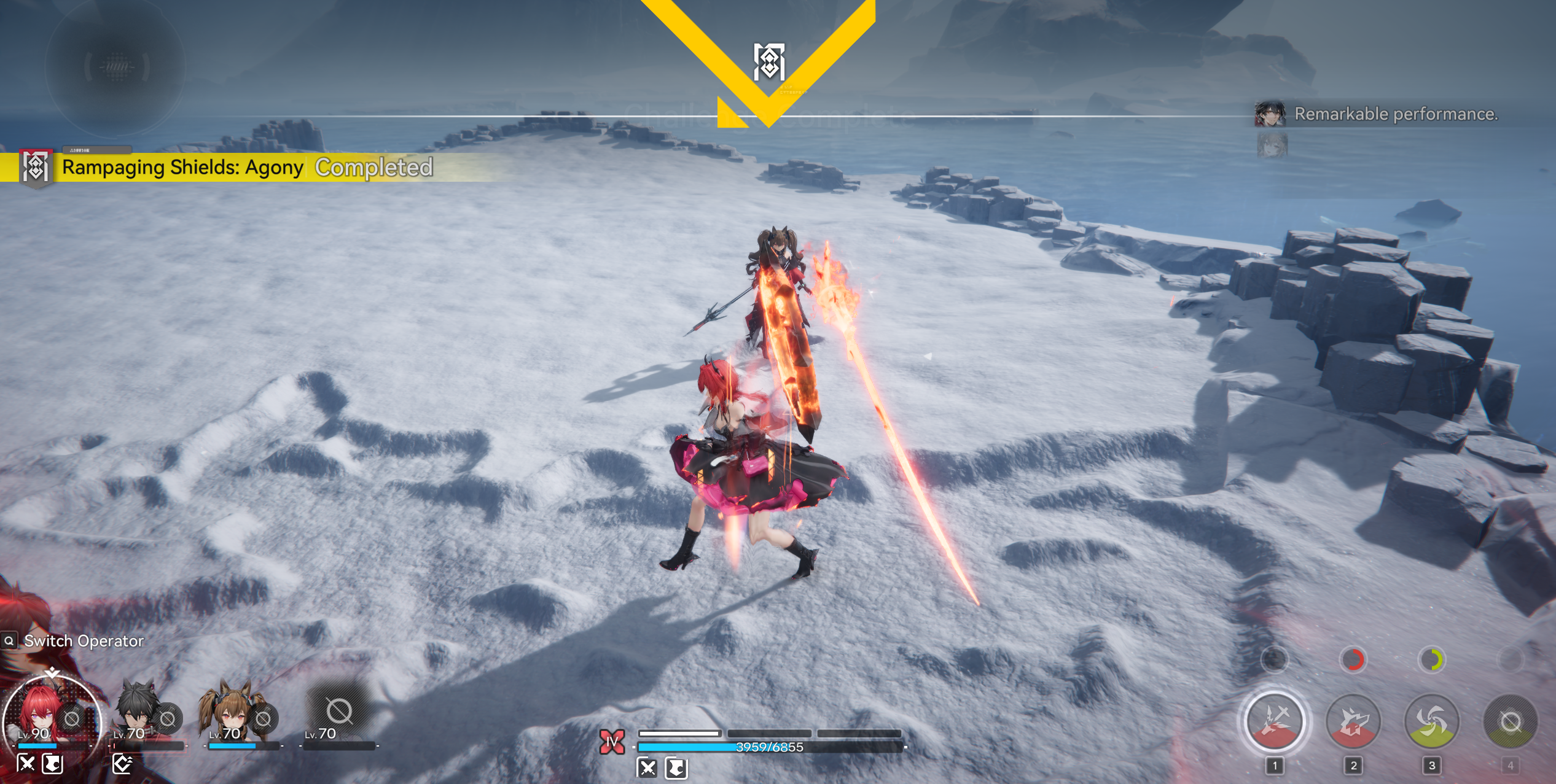Viewport: 1556px width, 784px height.
Task: Open the circular minimap
Action: click(x=115, y=66)
